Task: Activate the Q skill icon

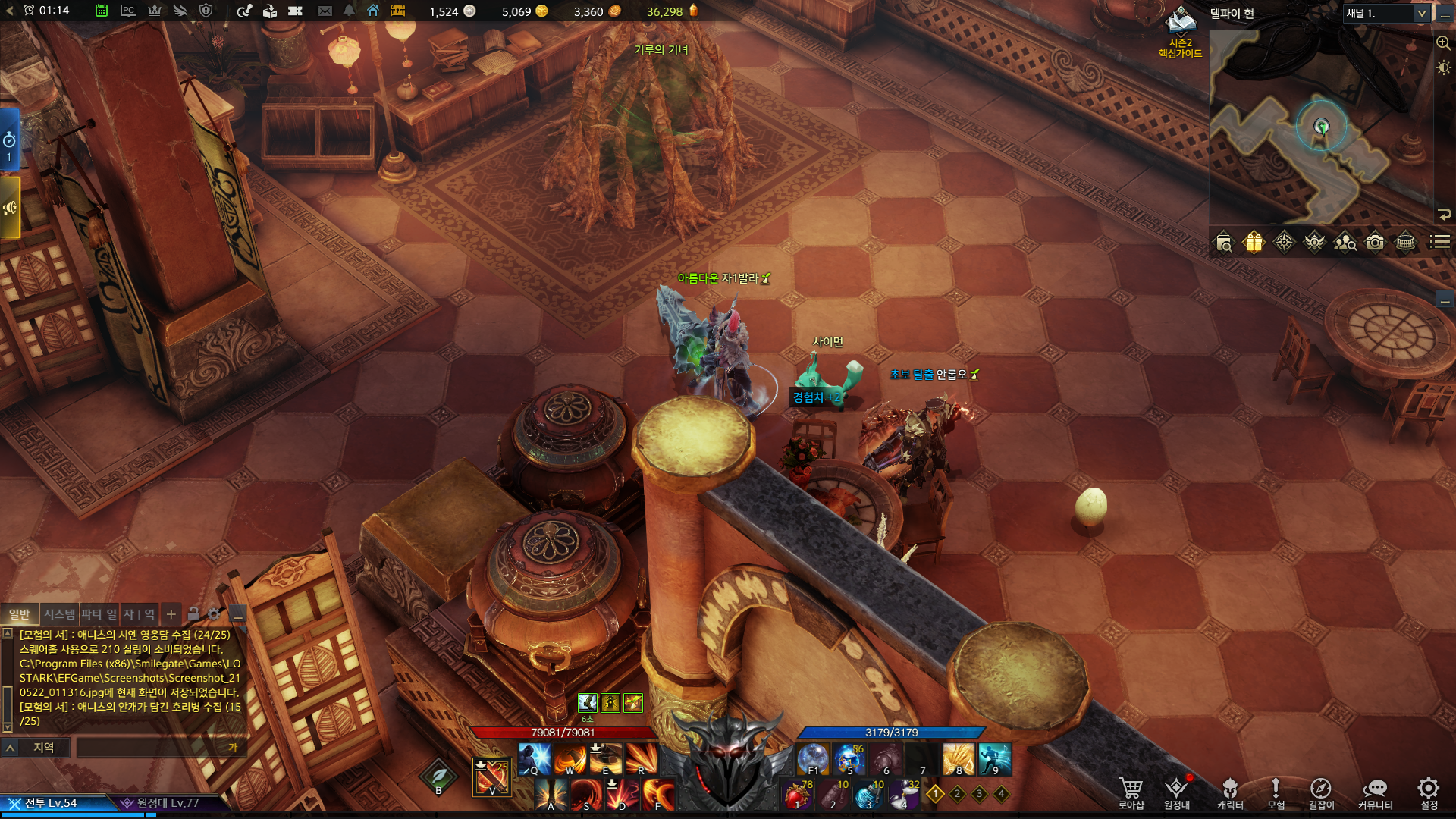Action: (x=535, y=758)
